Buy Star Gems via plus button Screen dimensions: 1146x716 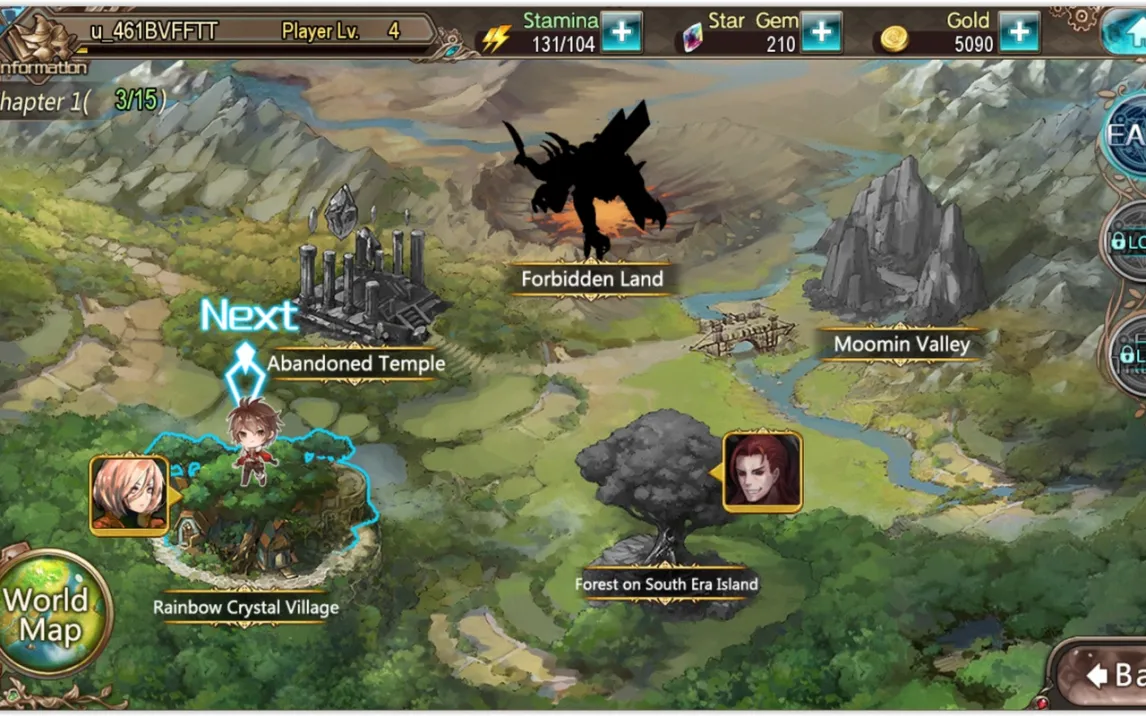click(x=820, y=33)
